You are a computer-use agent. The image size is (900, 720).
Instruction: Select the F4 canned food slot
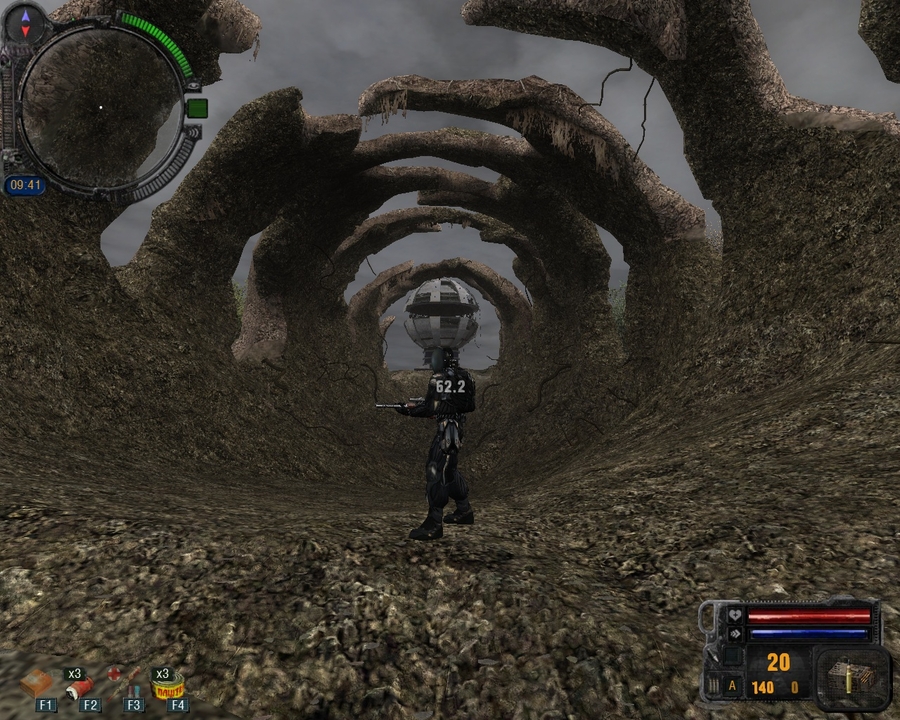coord(171,686)
